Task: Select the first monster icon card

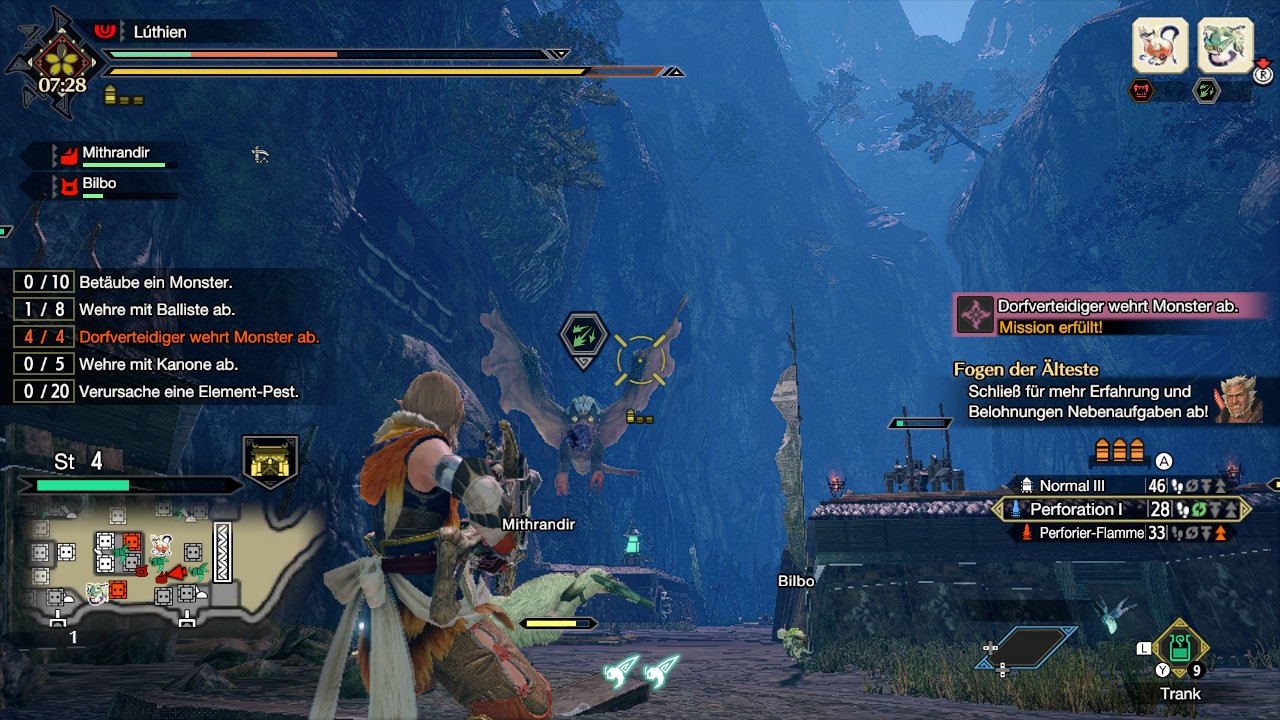Action: click(x=1159, y=45)
